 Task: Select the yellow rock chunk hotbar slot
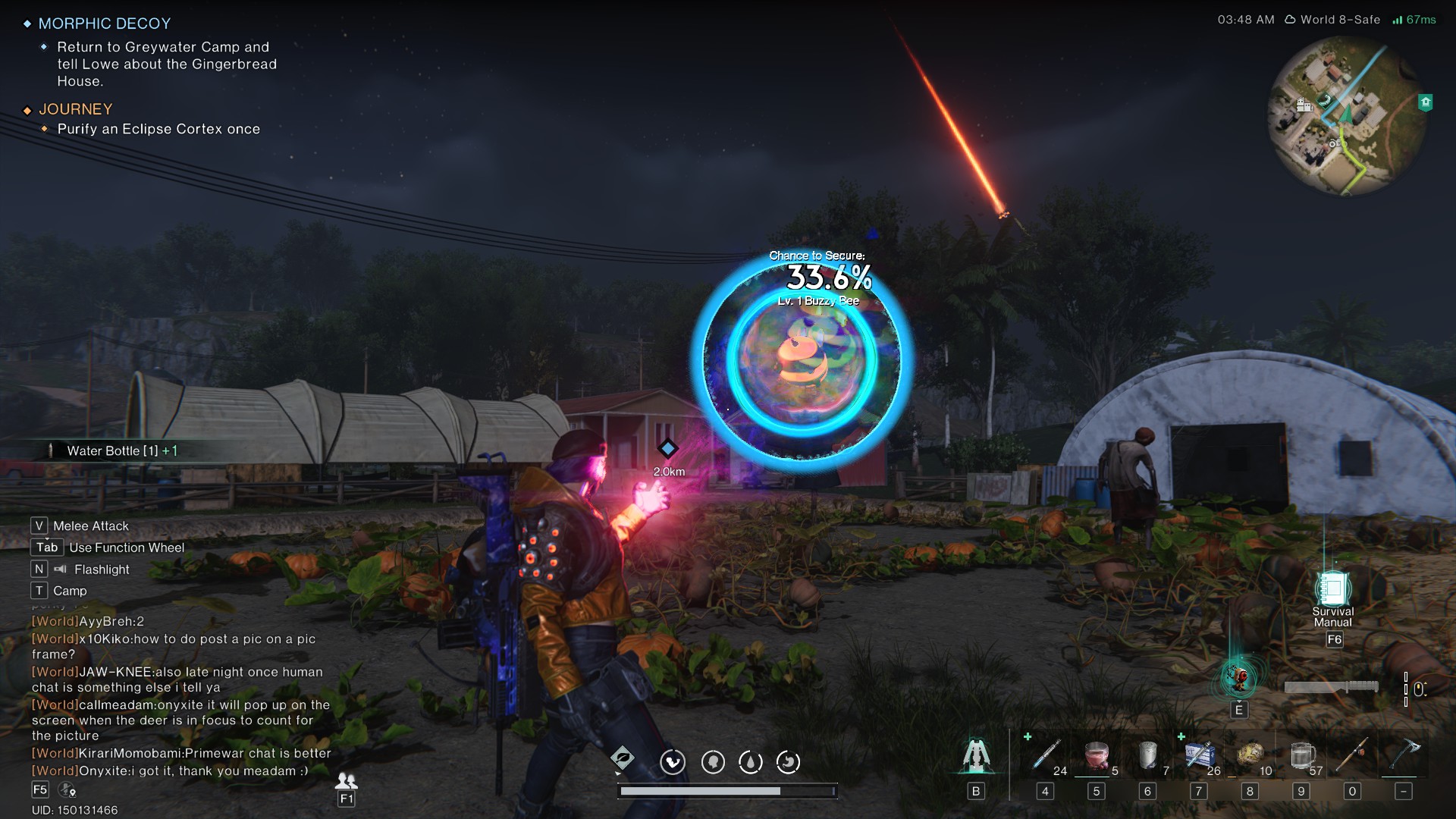(1250, 755)
